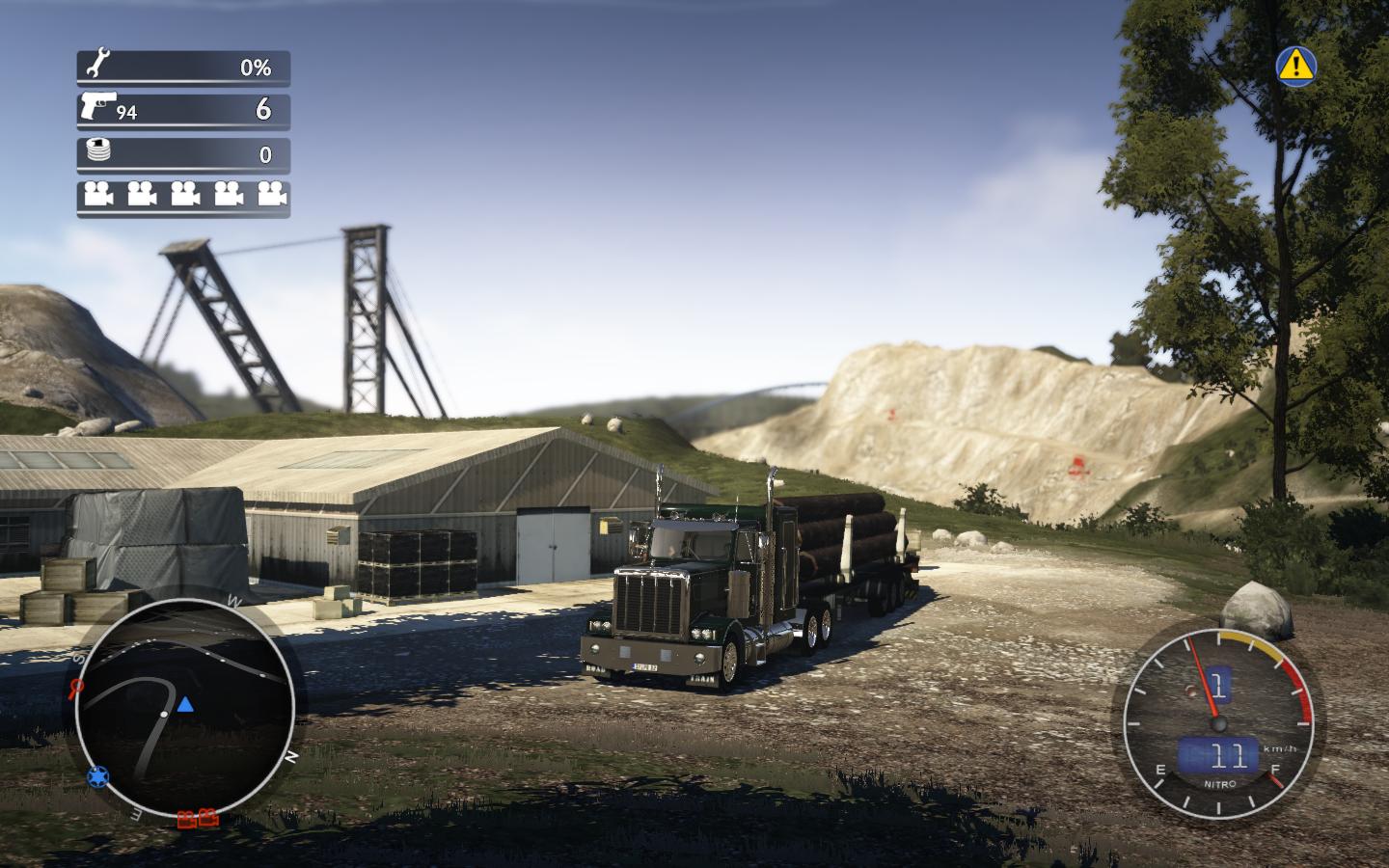Select the red pin marker on minimap
Image resolution: width=1389 pixels, height=868 pixels.
click(76, 688)
